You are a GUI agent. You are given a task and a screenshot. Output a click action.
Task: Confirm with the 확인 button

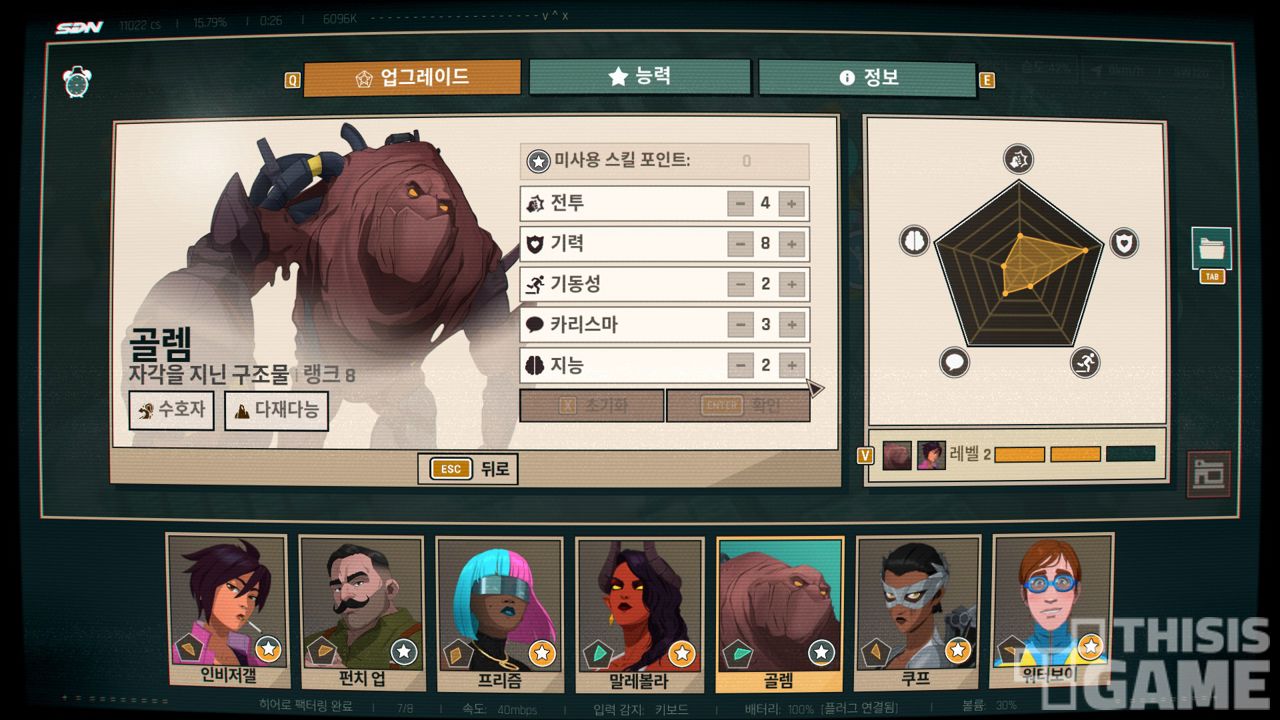pyautogui.click(x=738, y=406)
